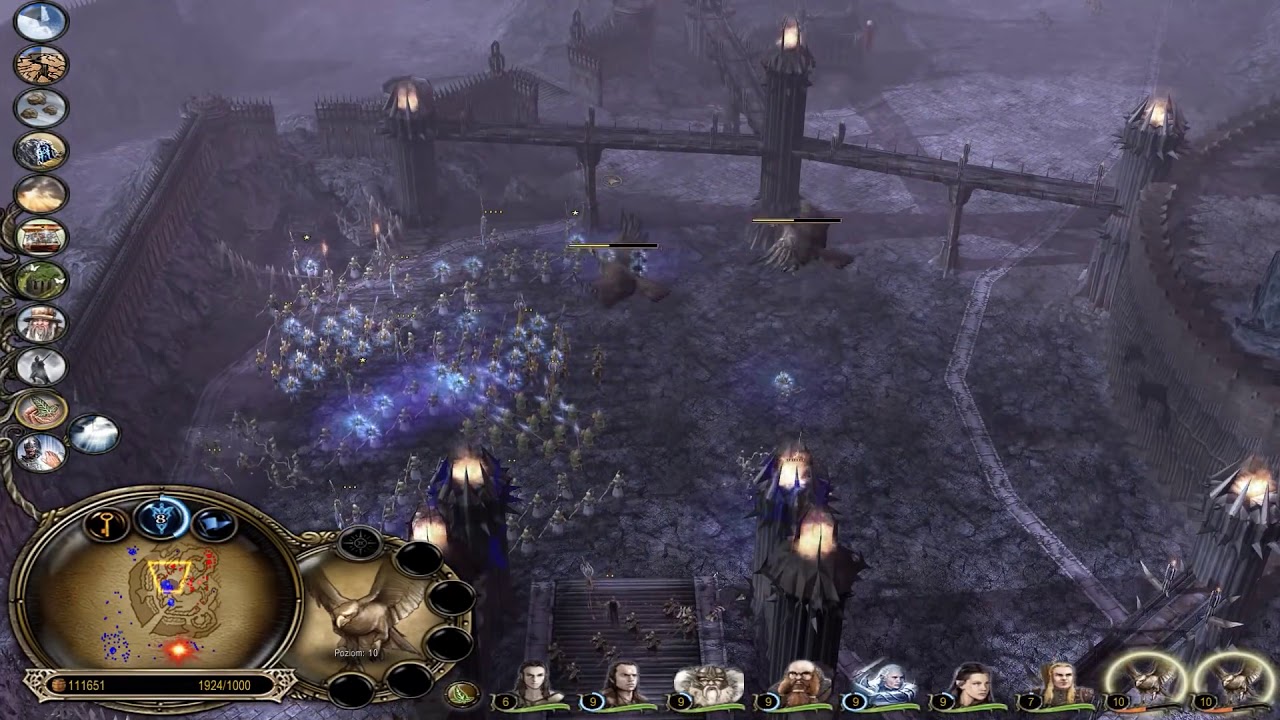Select the helmeted warrior power icon

click(41, 452)
